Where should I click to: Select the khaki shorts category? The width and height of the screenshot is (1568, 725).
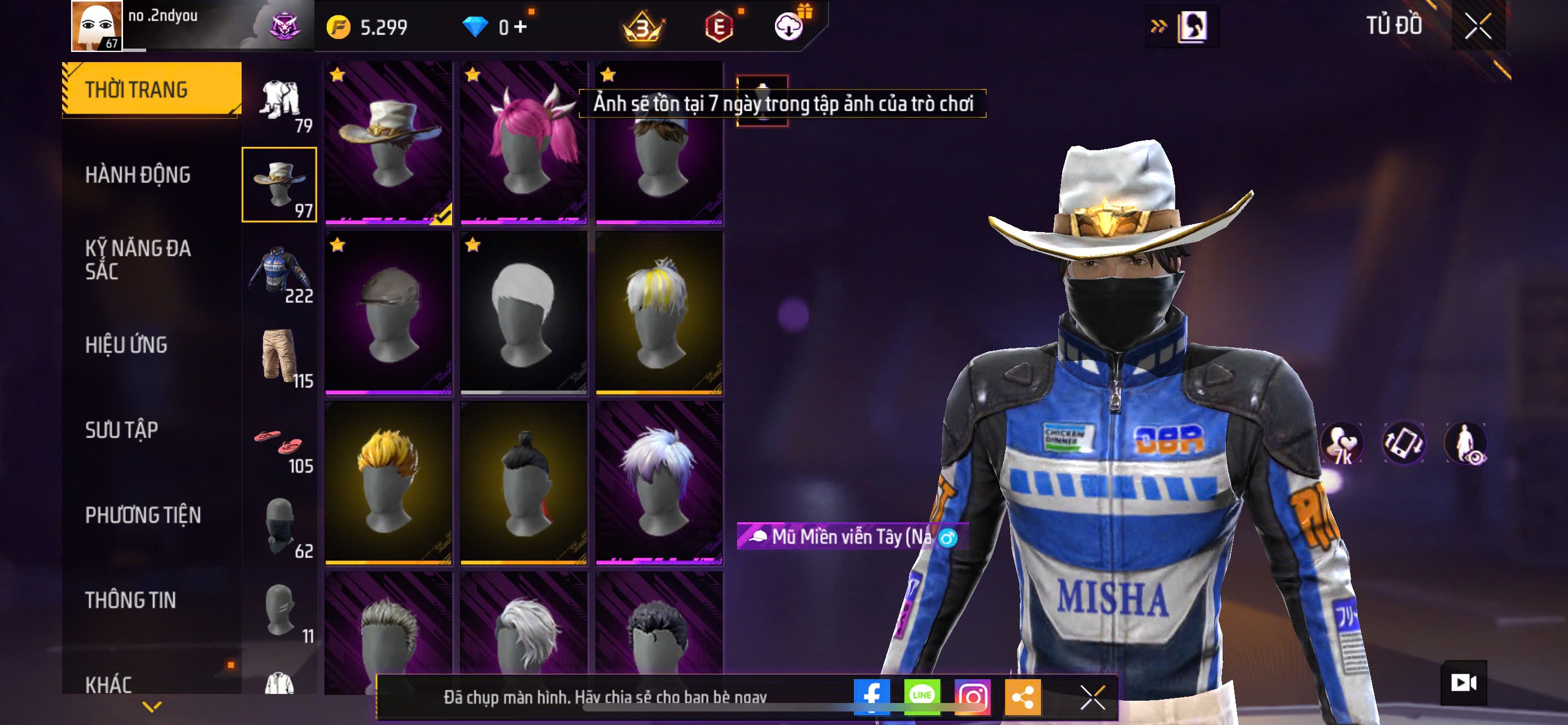coord(279,357)
